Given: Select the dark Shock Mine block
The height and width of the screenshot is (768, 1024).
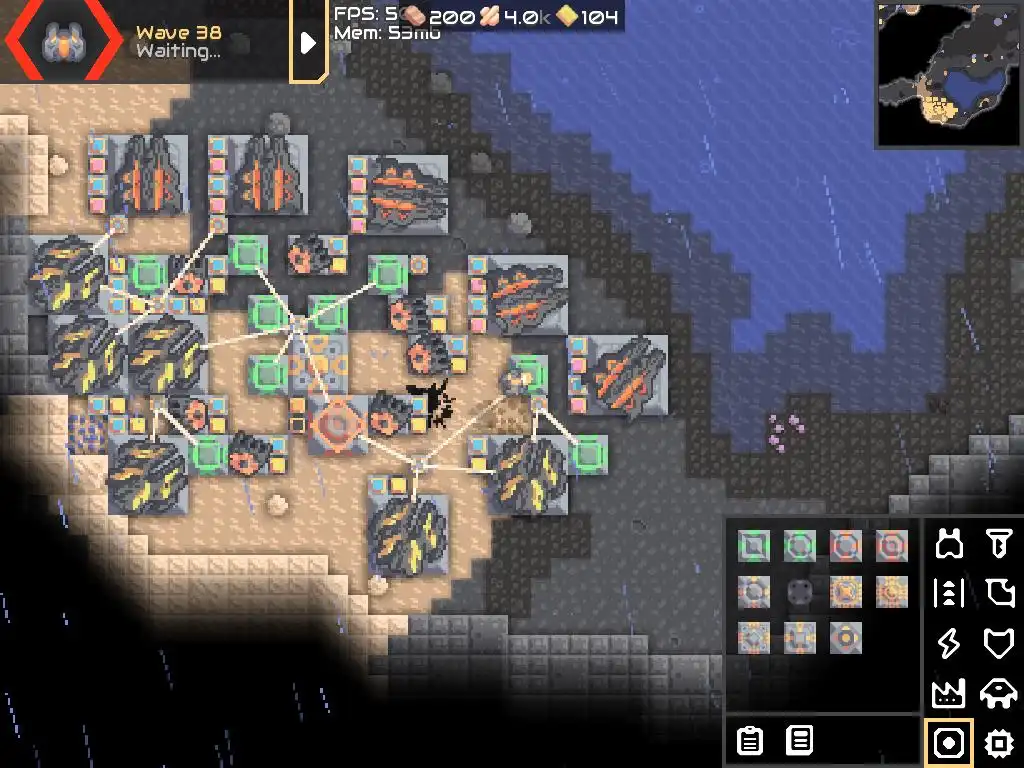Looking at the screenshot, I should [x=799, y=591].
